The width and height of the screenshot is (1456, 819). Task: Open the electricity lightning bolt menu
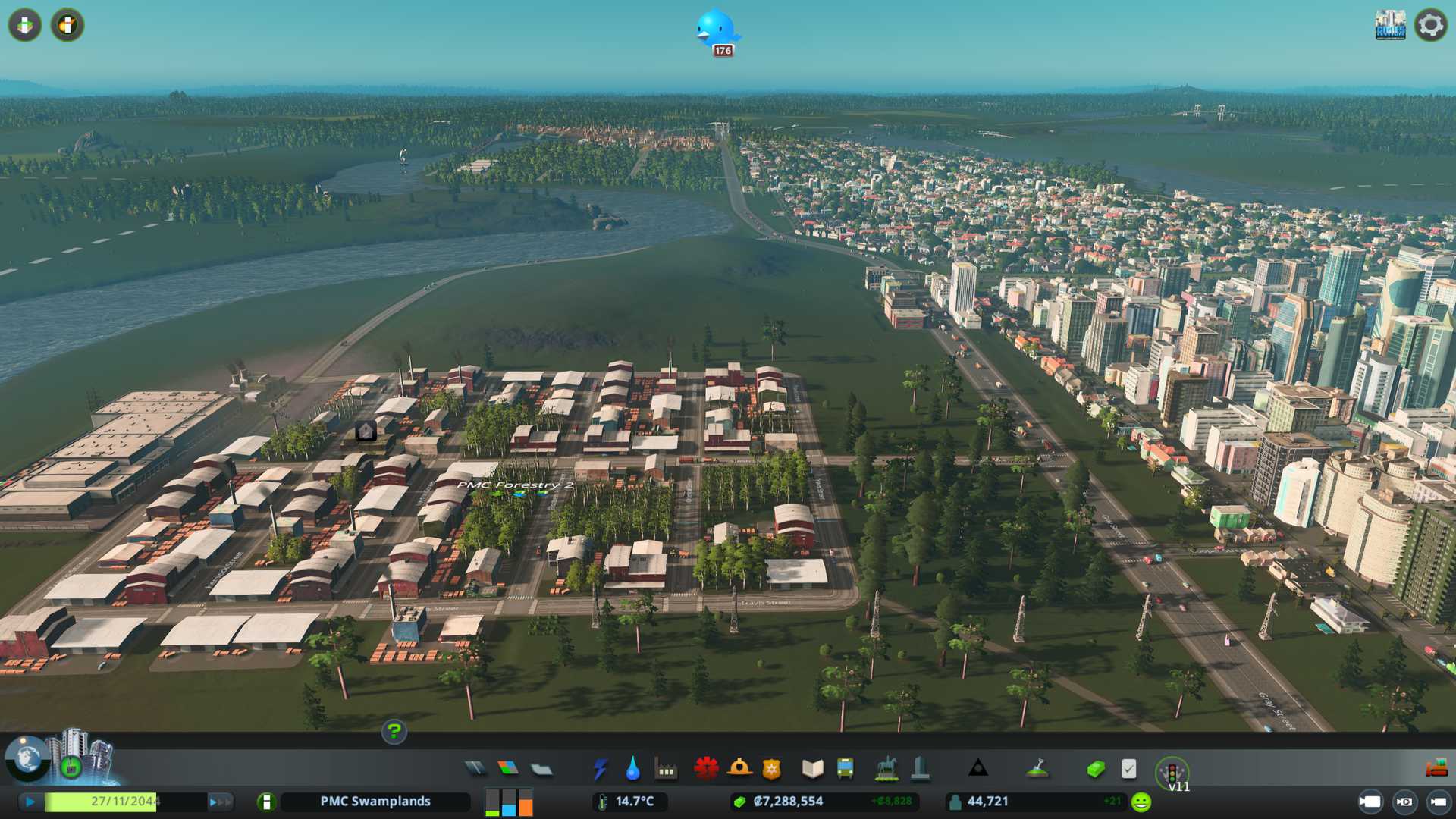pyautogui.click(x=600, y=769)
